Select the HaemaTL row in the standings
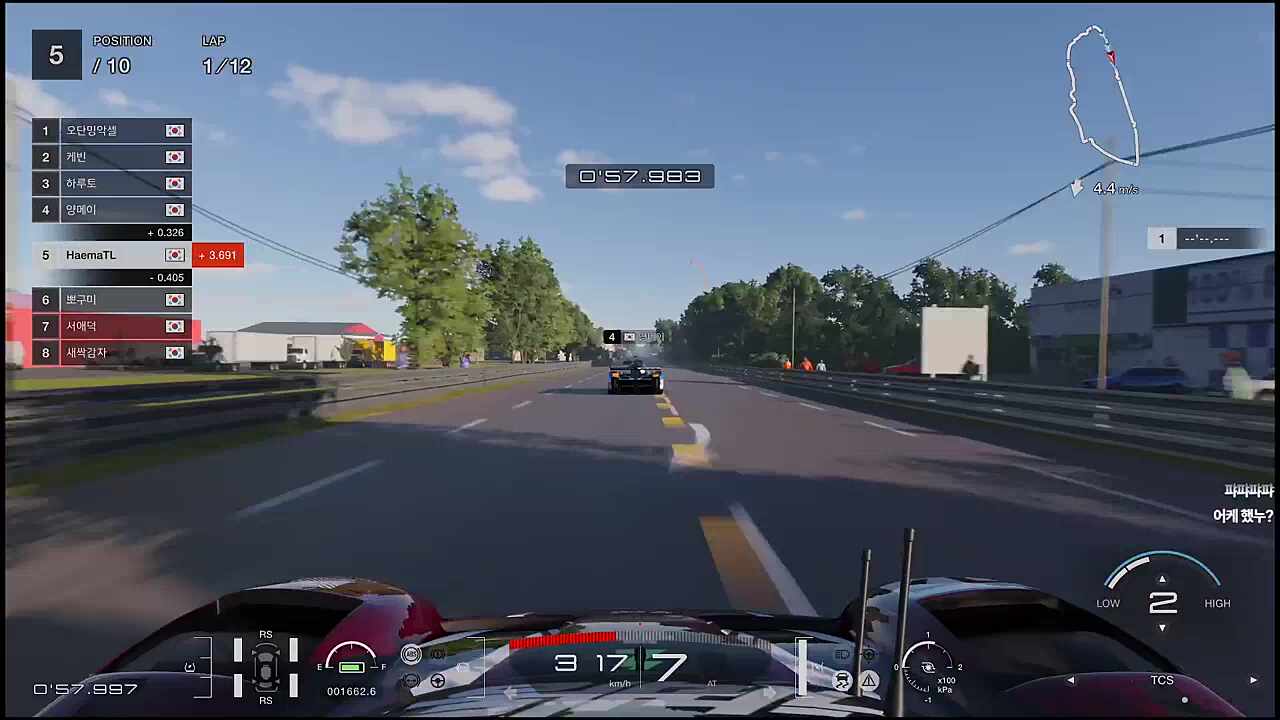This screenshot has width=1280, height=720. click(112, 255)
